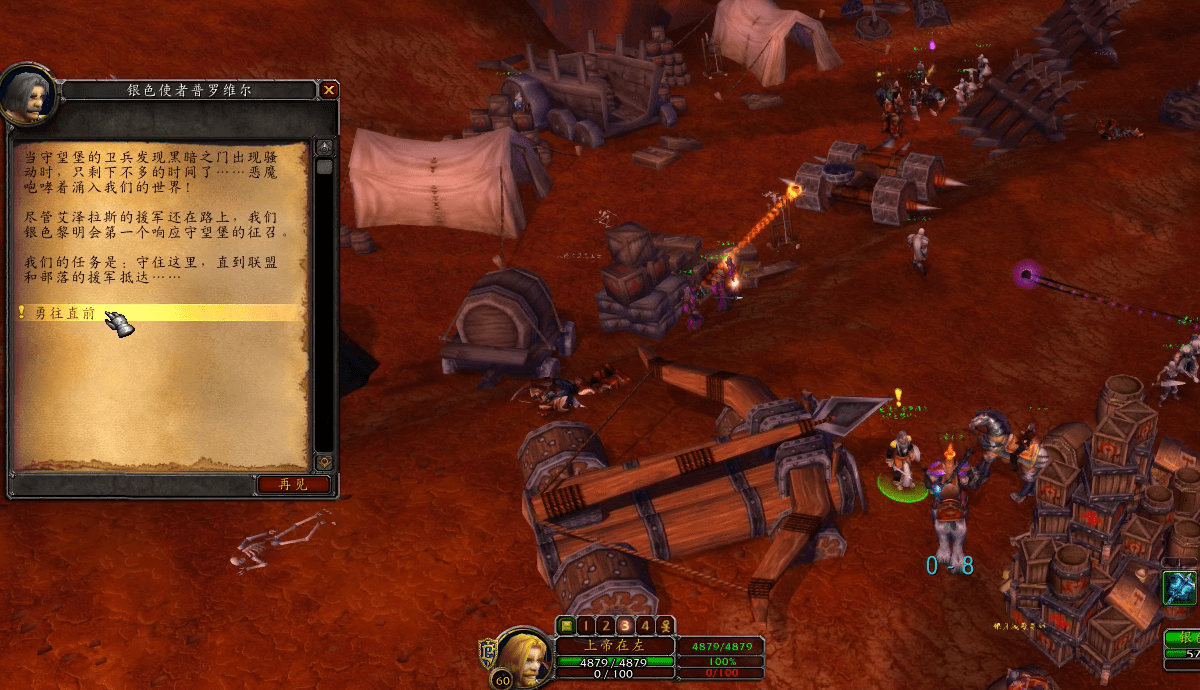This screenshot has width=1200, height=690.
Task: Select the green target name frame
Action: click(x=1183, y=638)
